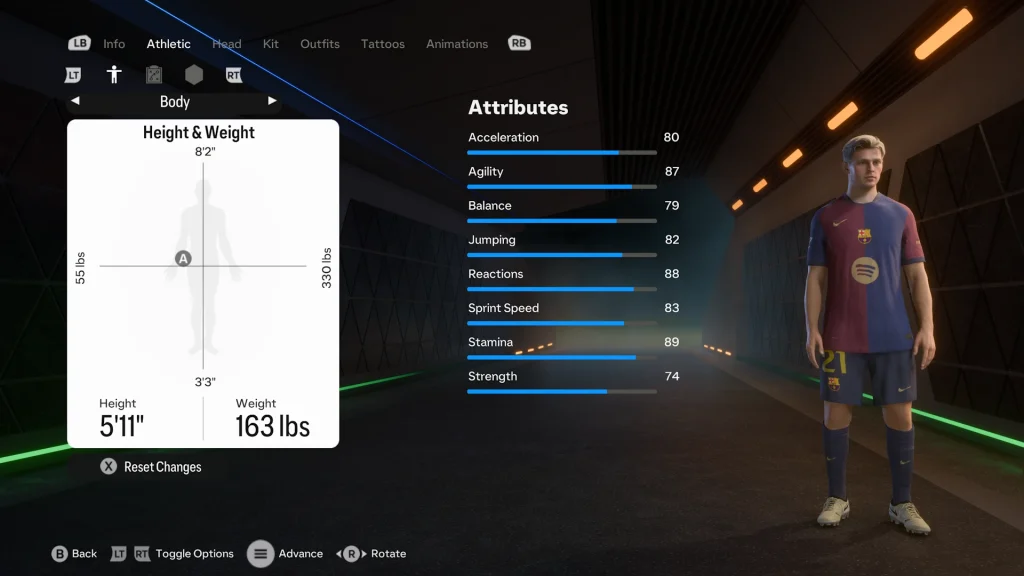Reset Changes to height and weight
The width and height of the screenshot is (1024, 576).
151,467
